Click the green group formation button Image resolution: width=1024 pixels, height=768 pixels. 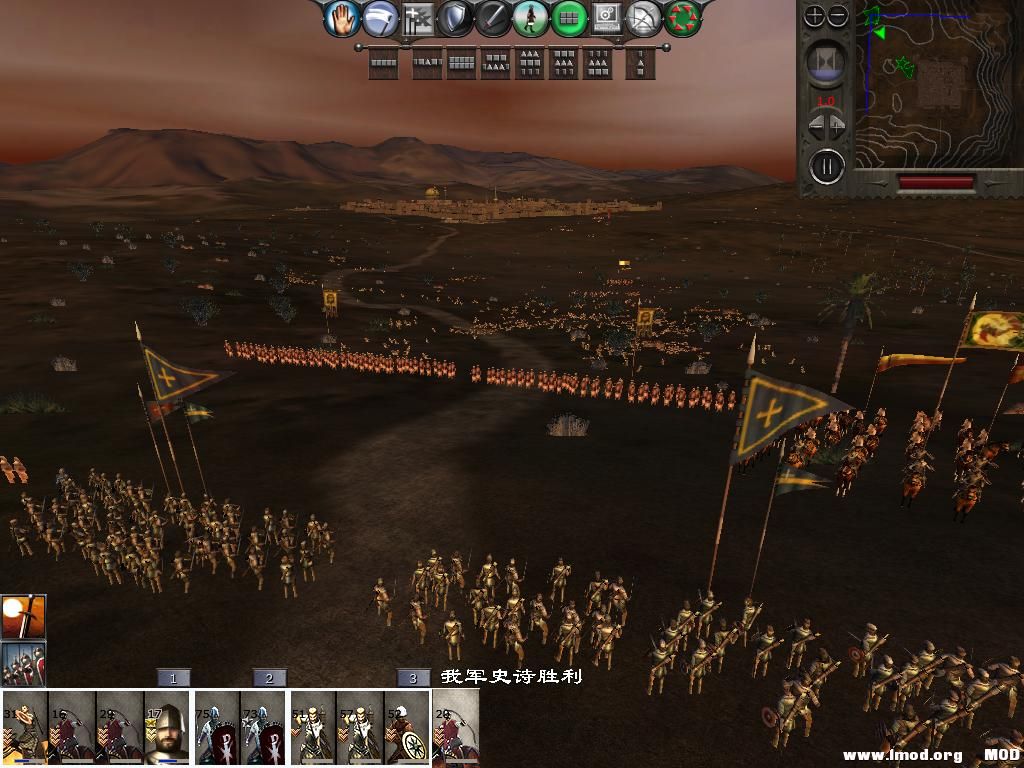(568, 18)
